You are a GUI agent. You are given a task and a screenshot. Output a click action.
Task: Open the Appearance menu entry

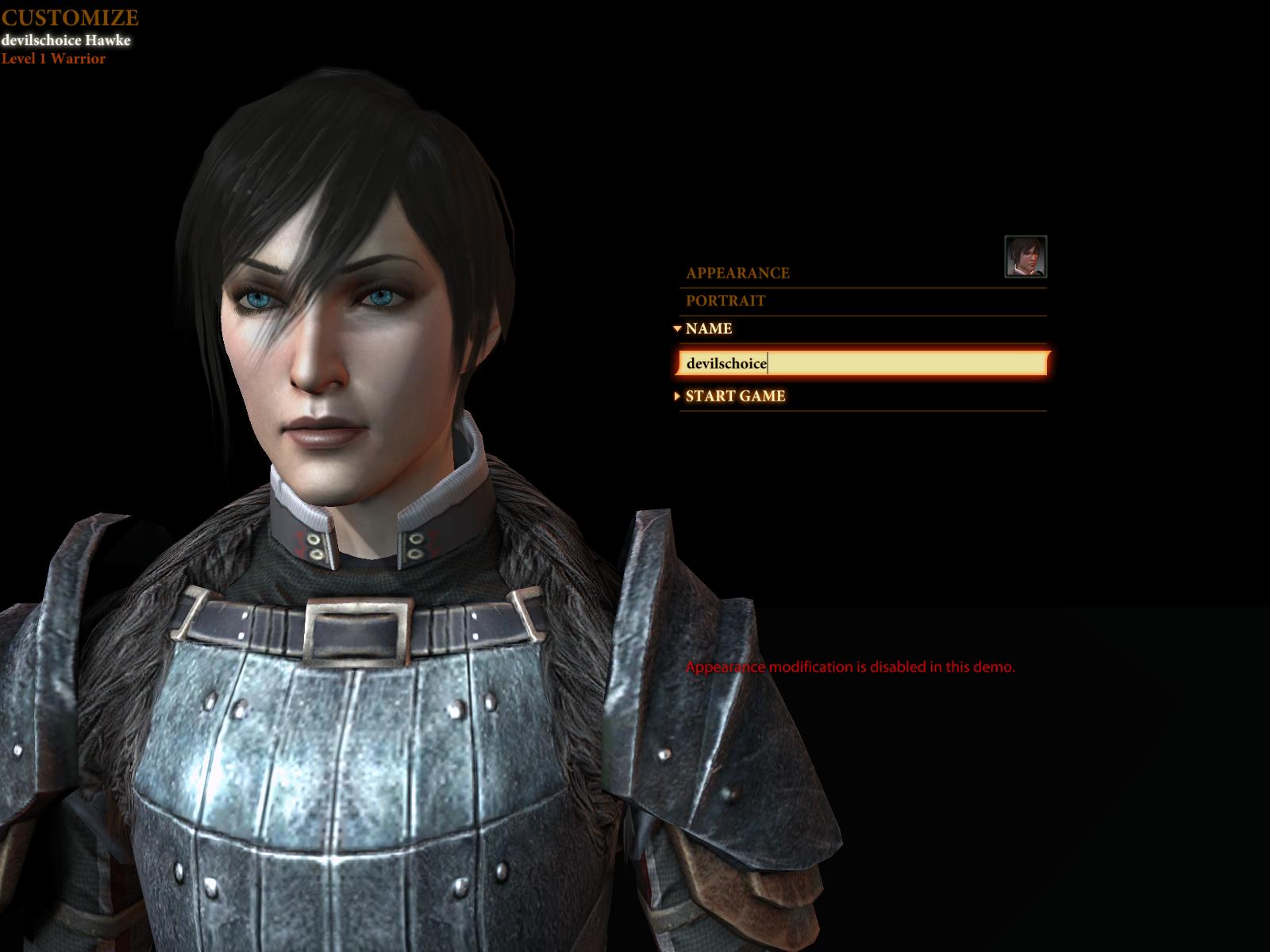click(737, 273)
